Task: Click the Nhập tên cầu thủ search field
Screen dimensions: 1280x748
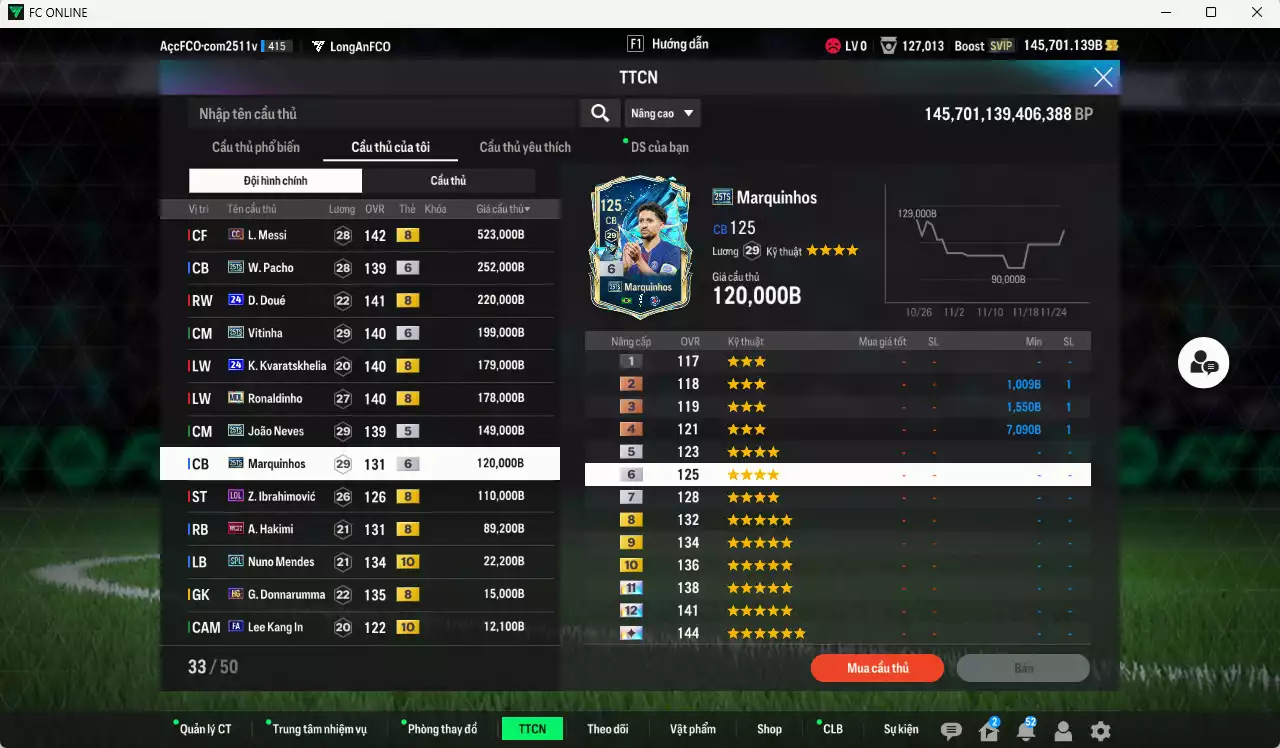Action: 380,113
